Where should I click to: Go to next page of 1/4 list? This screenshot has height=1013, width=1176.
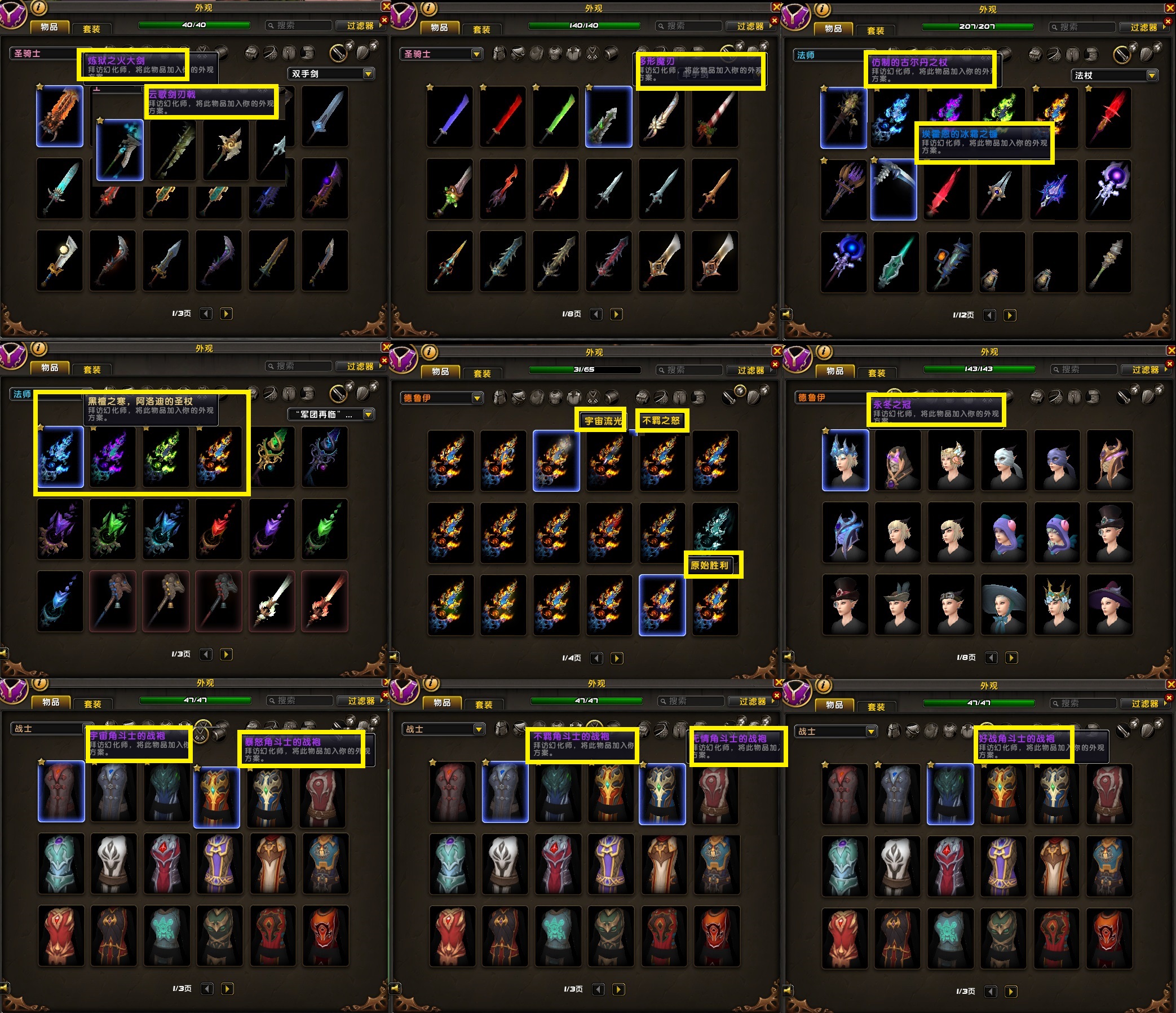click(x=617, y=658)
